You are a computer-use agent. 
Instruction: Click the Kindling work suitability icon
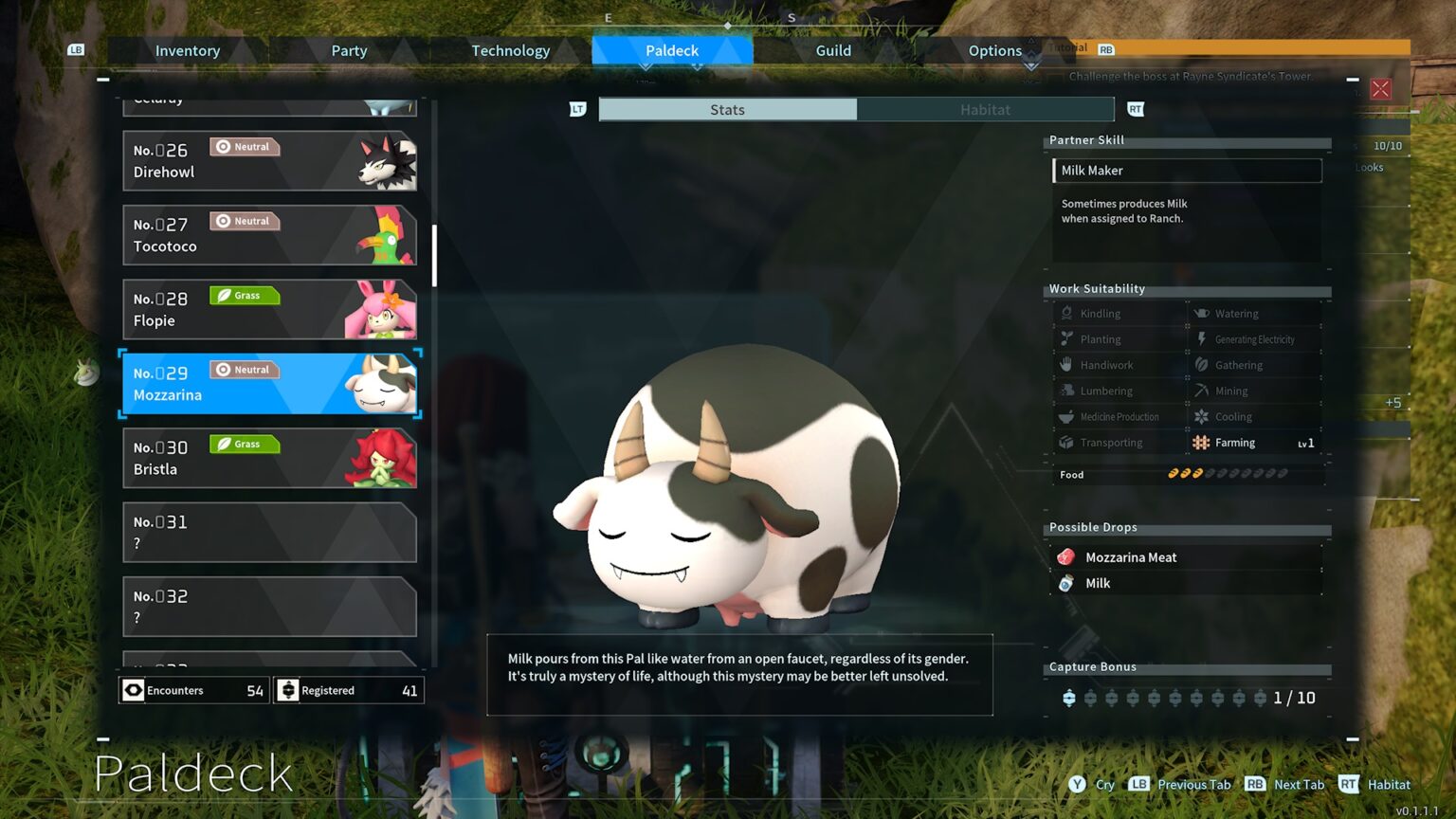[x=1065, y=313]
